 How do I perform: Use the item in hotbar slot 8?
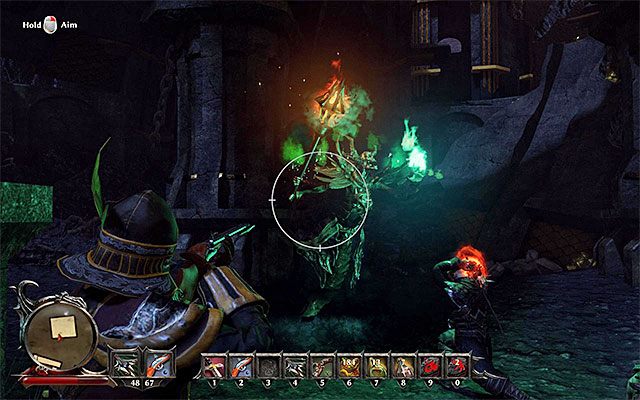tap(401, 366)
